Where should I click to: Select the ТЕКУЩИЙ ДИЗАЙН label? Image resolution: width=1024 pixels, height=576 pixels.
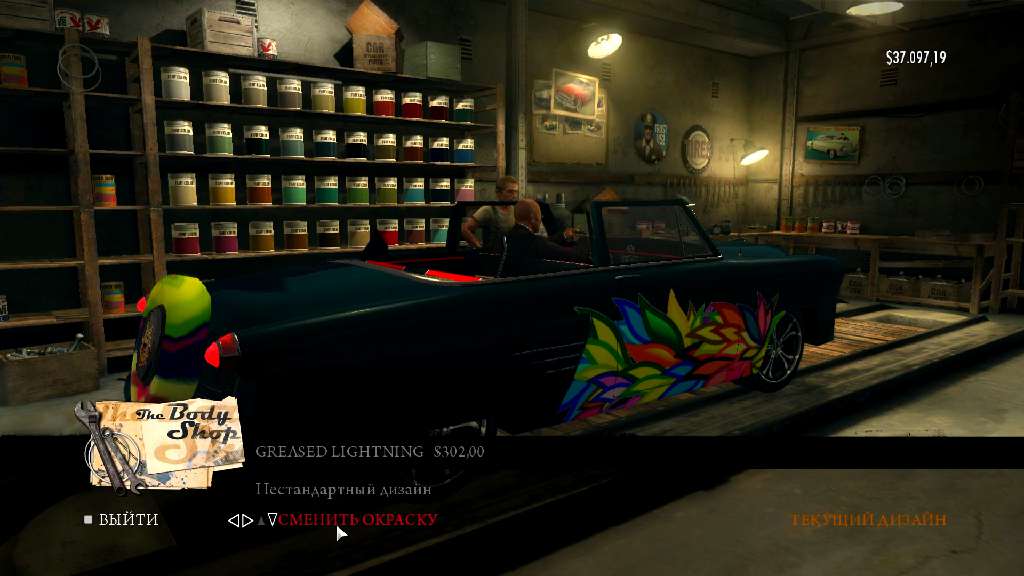(x=868, y=520)
